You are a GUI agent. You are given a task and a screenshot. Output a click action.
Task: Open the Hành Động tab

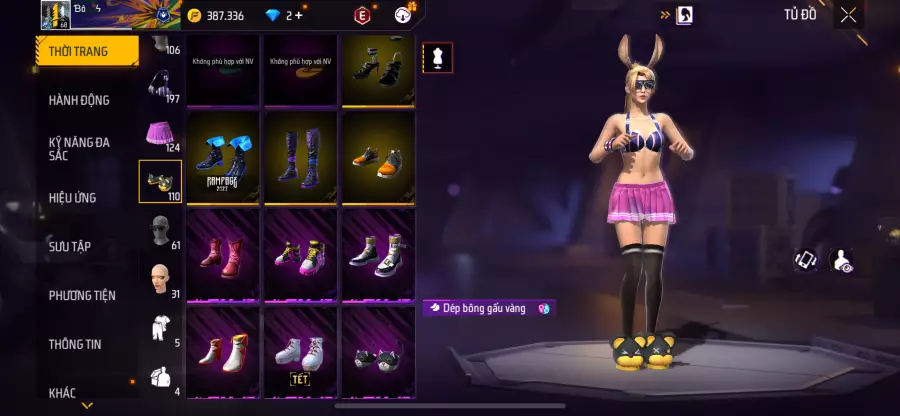tap(80, 100)
